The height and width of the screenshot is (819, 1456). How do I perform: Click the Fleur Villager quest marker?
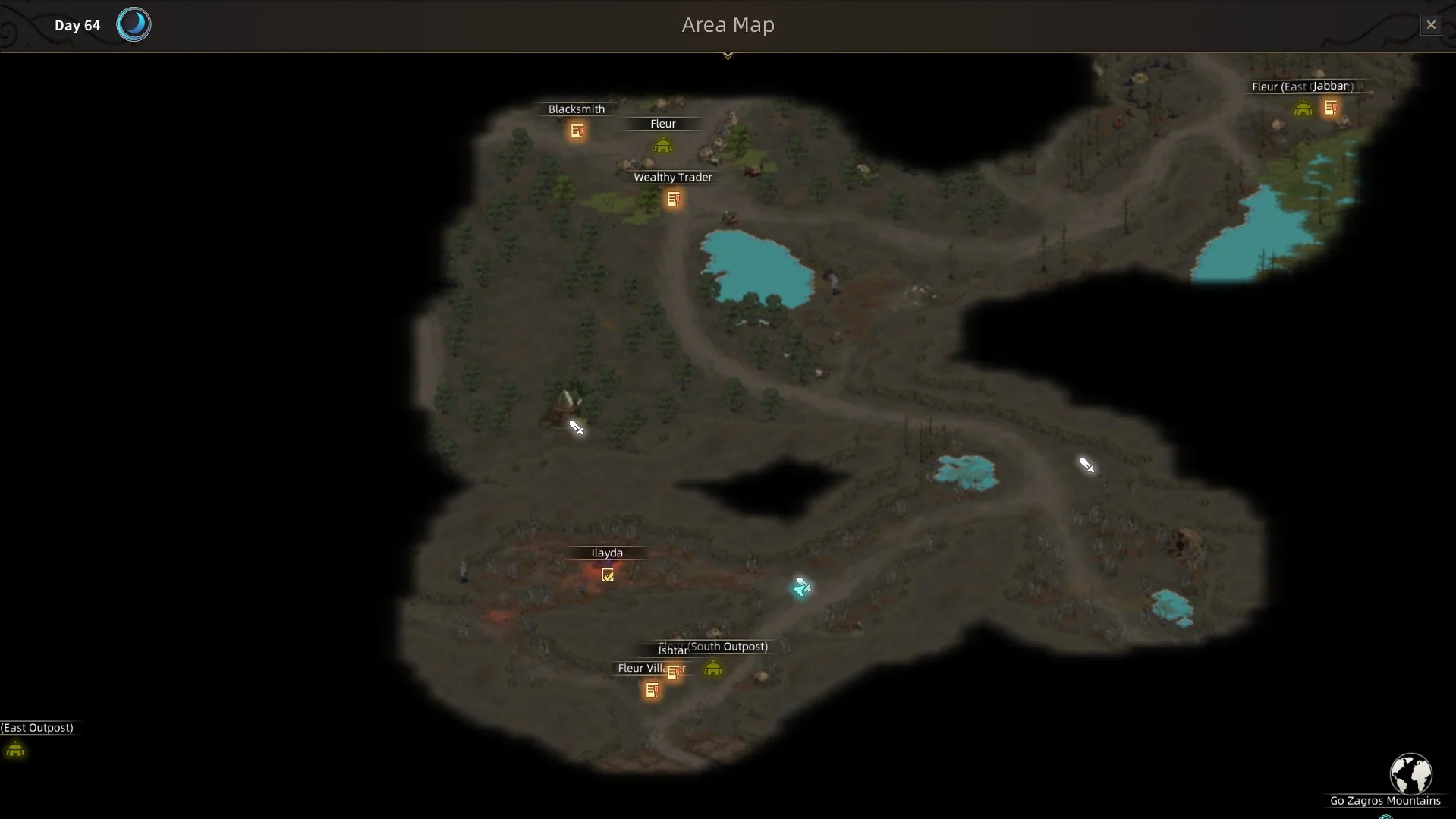[652, 691]
